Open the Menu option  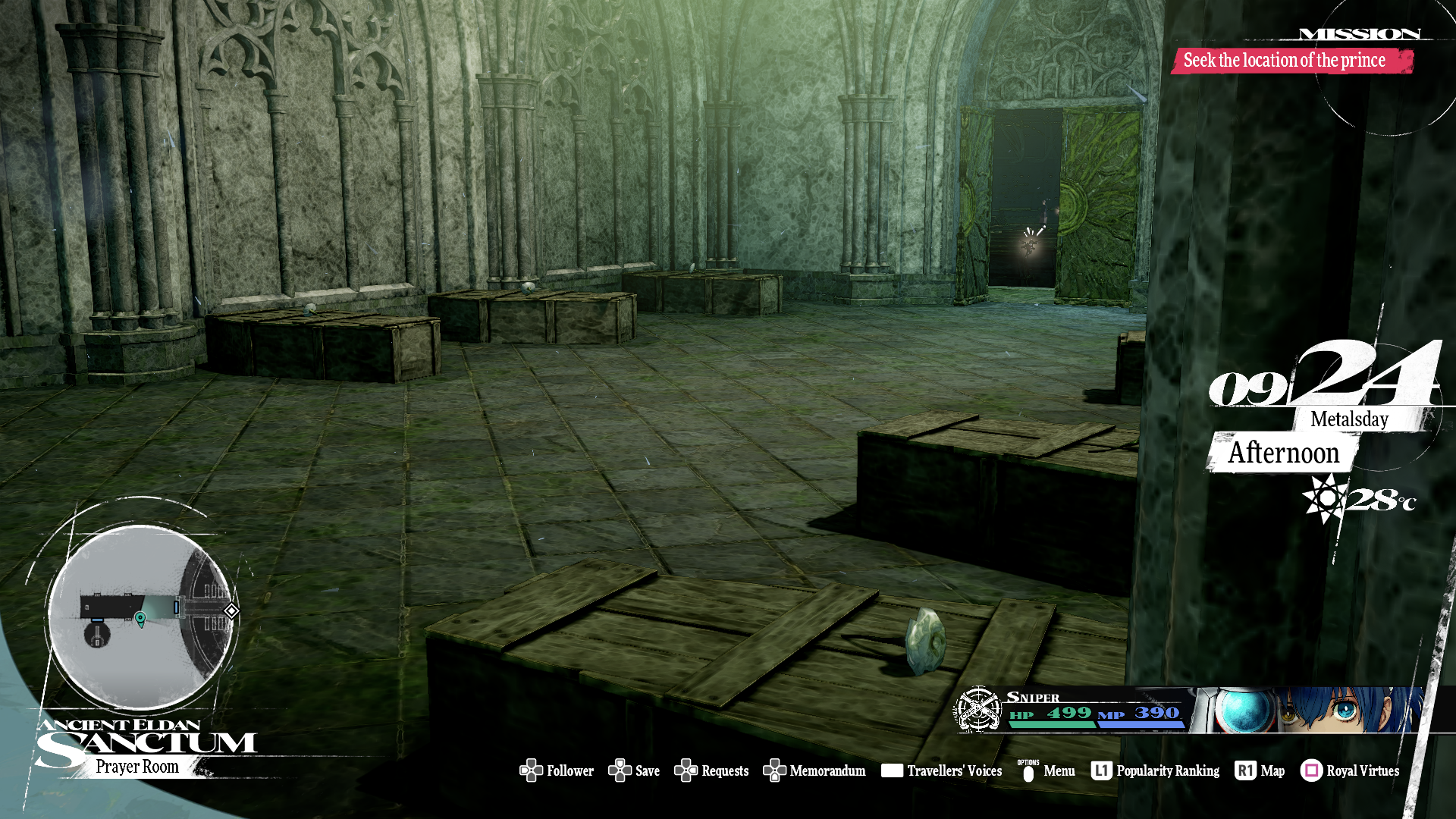click(x=1047, y=770)
